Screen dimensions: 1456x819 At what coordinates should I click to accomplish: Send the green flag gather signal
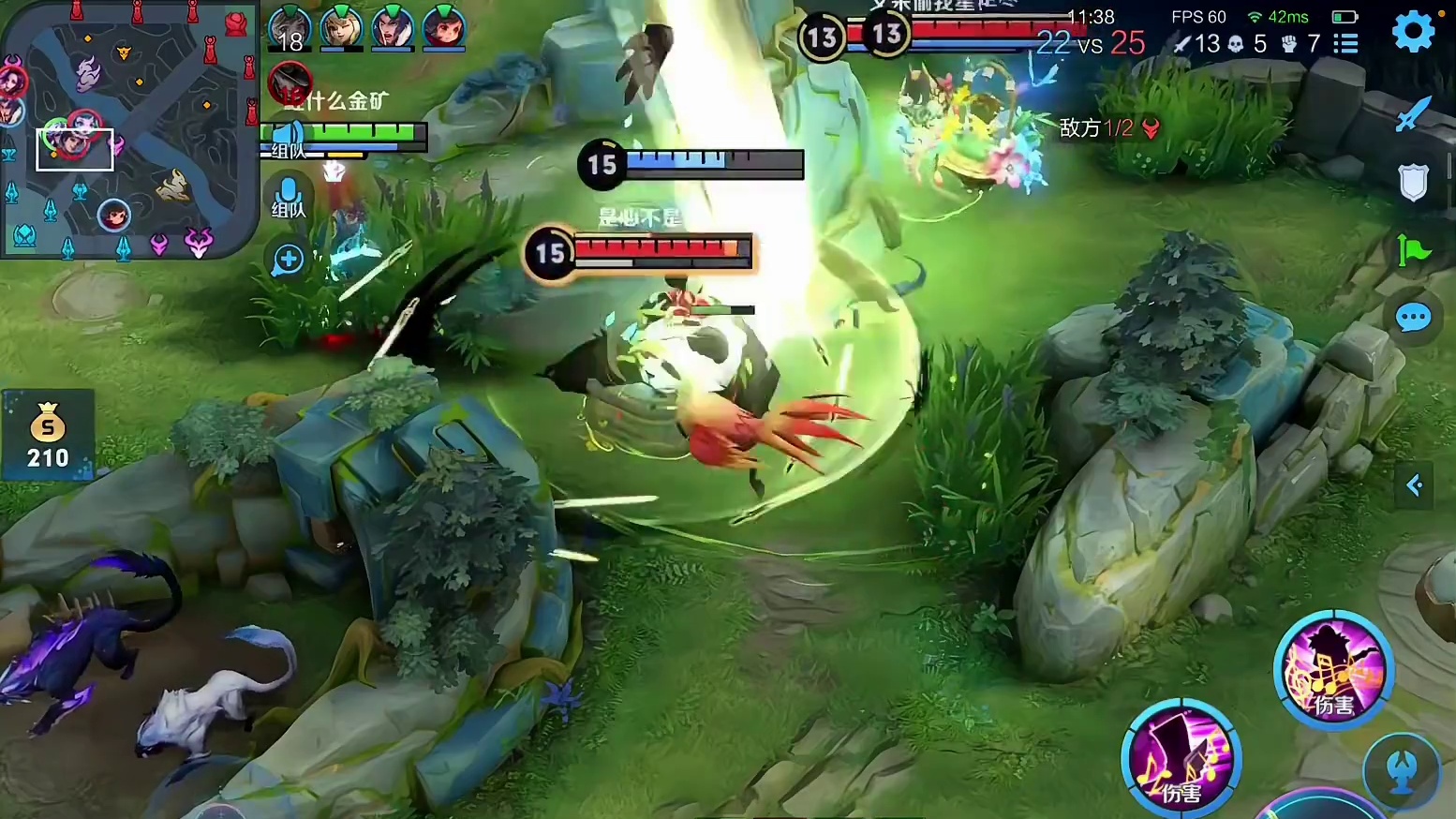coord(1413,250)
